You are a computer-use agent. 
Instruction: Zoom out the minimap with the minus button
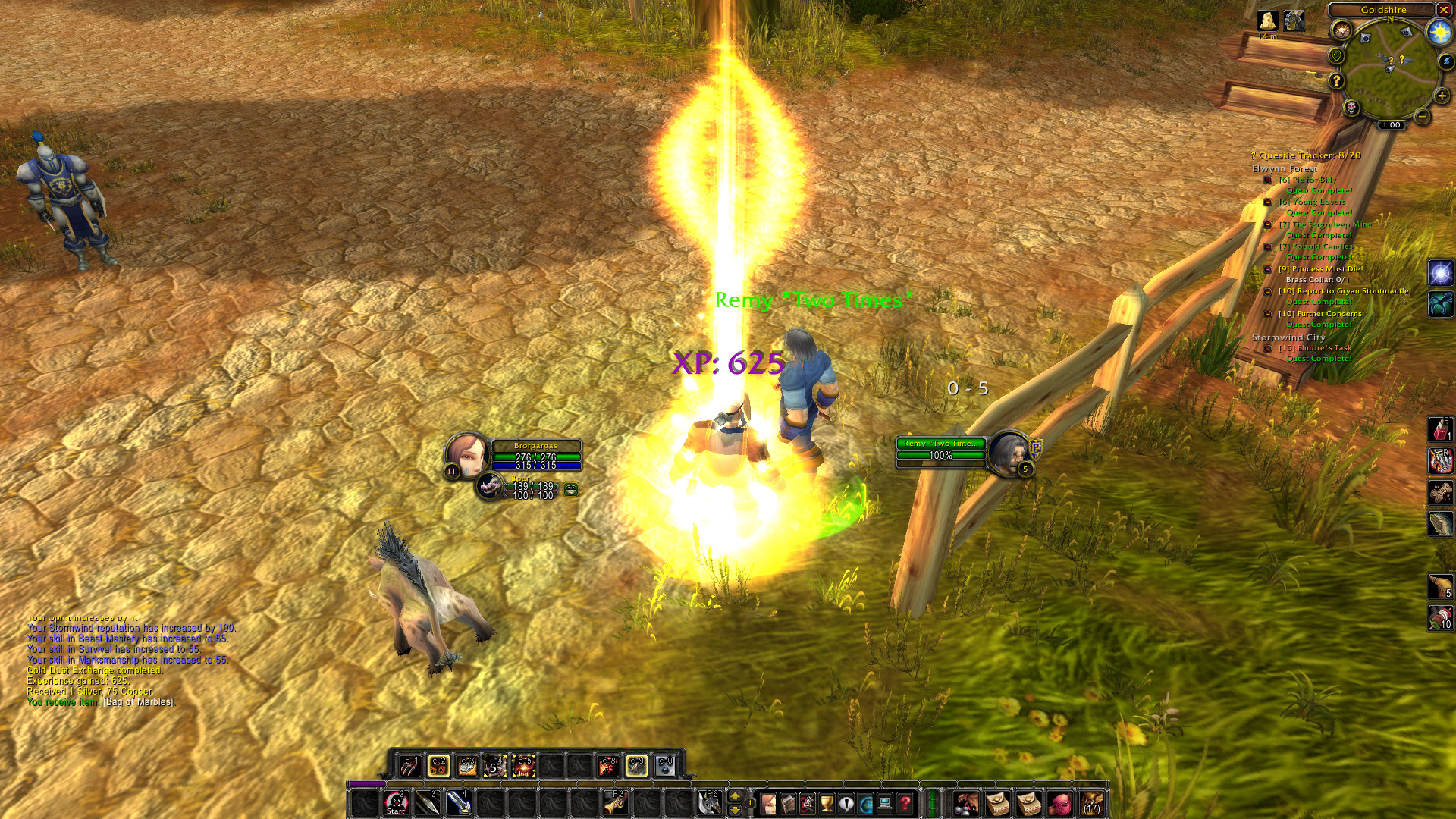[1422, 117]
